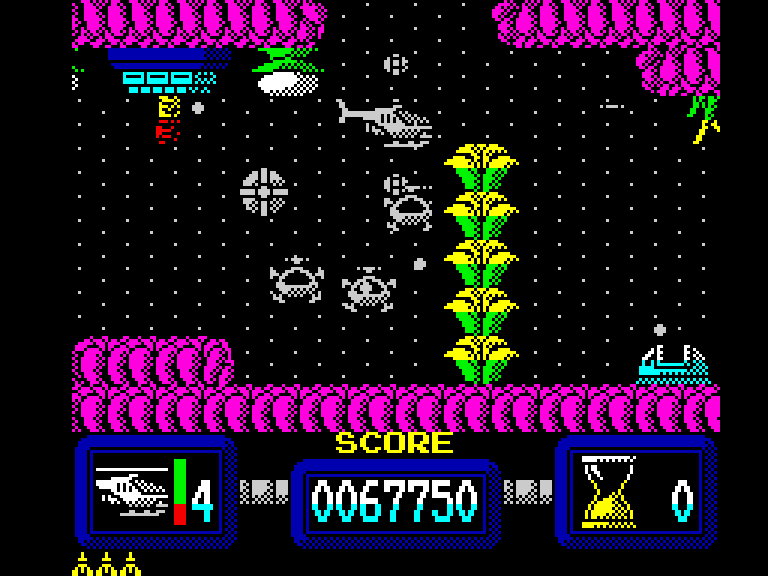Click the helicopter lives icon
The width and height of the screenshot is (768, 576).
coord(131,490)
